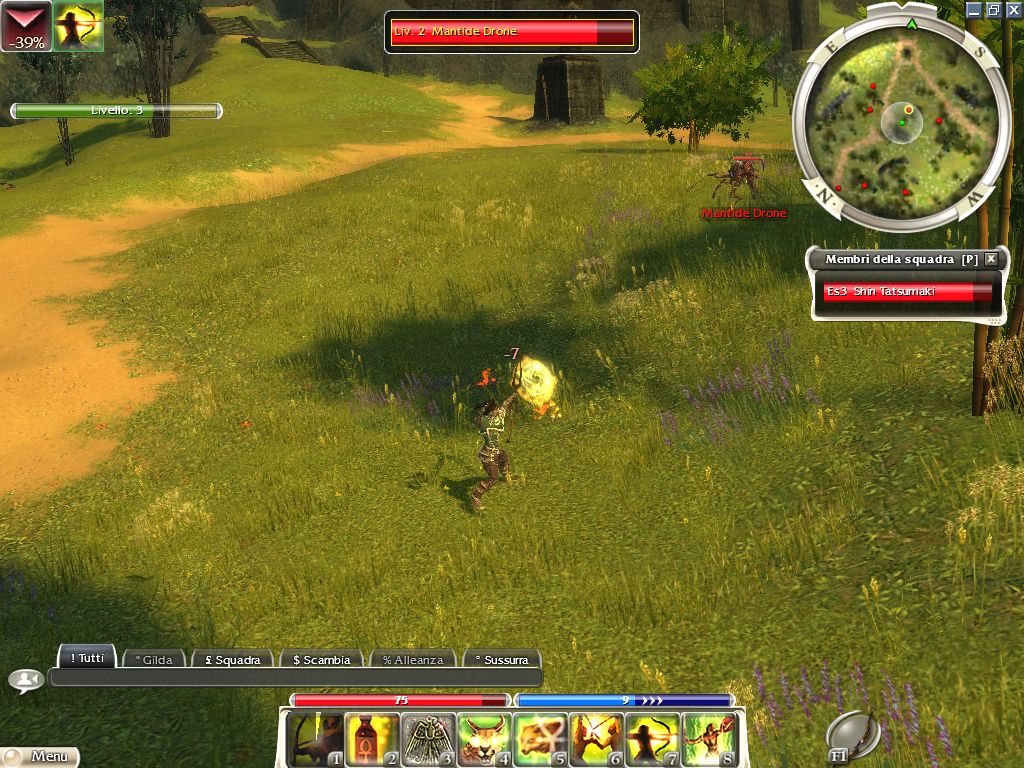1024x768 pixels.
Task: Activate the leaping warrior skill in slot 8
Action: click(x=708, y=739)
